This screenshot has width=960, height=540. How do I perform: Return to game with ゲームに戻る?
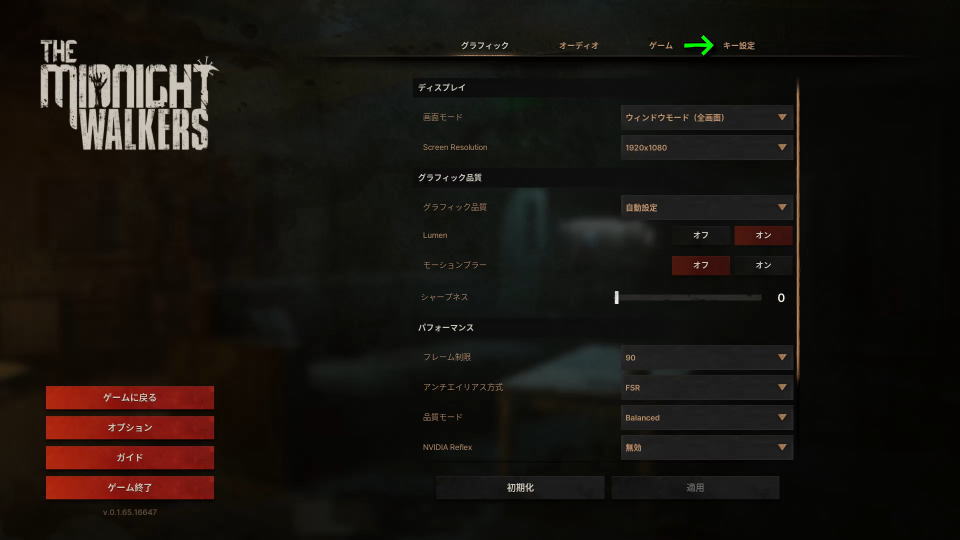(130, 397)
